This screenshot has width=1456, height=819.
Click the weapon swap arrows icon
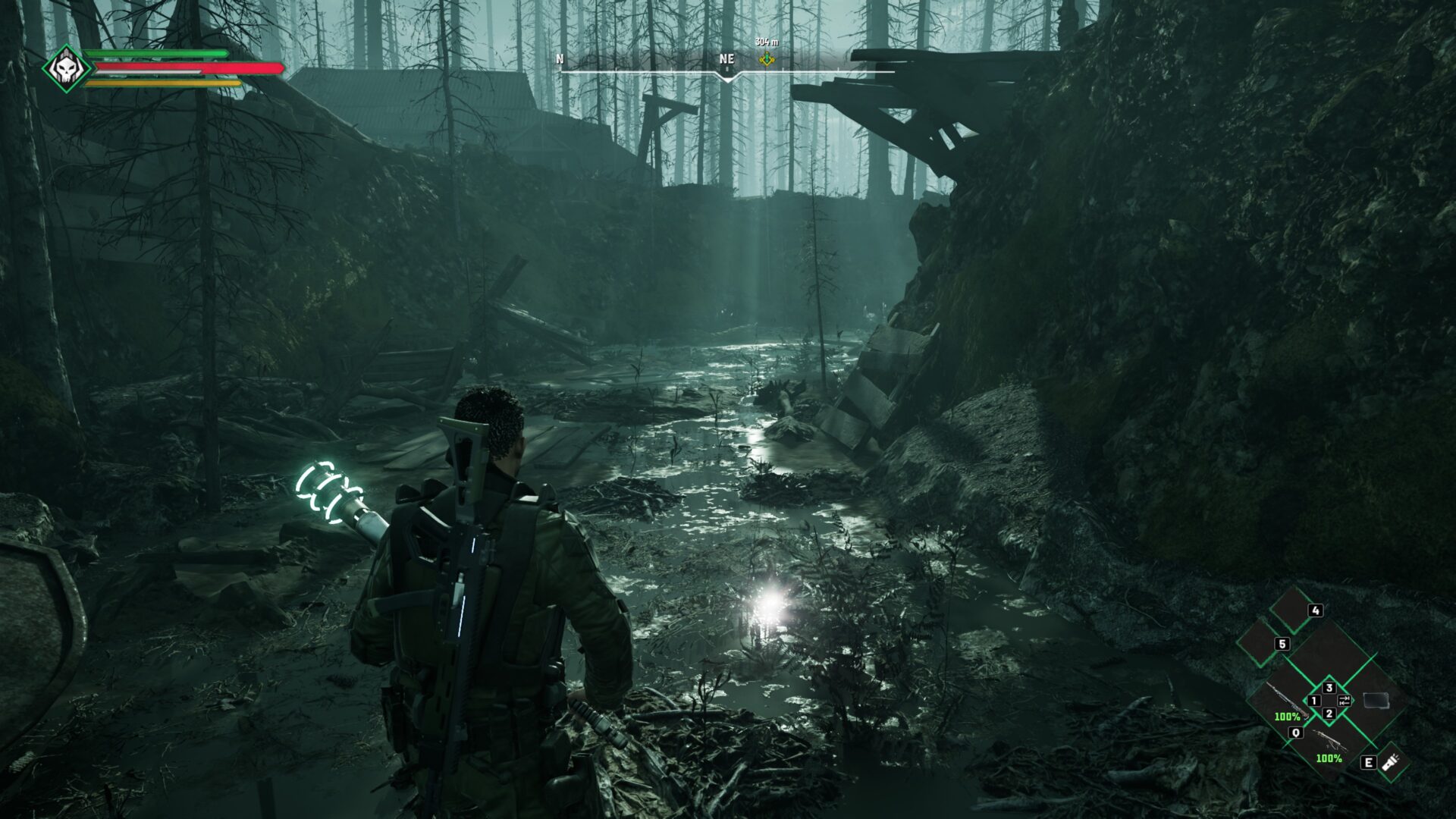point(1345,700)
